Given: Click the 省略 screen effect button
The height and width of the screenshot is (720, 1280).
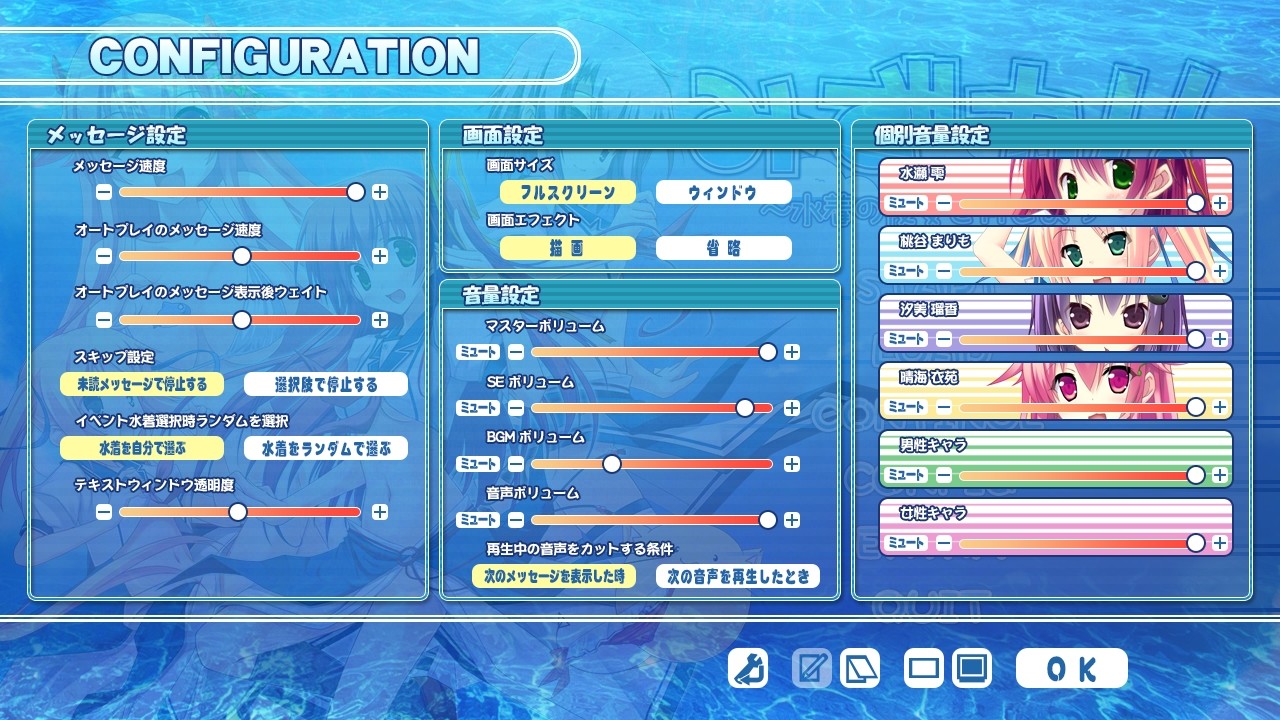Looking at the screenshot, I should (x=722, y=247).
